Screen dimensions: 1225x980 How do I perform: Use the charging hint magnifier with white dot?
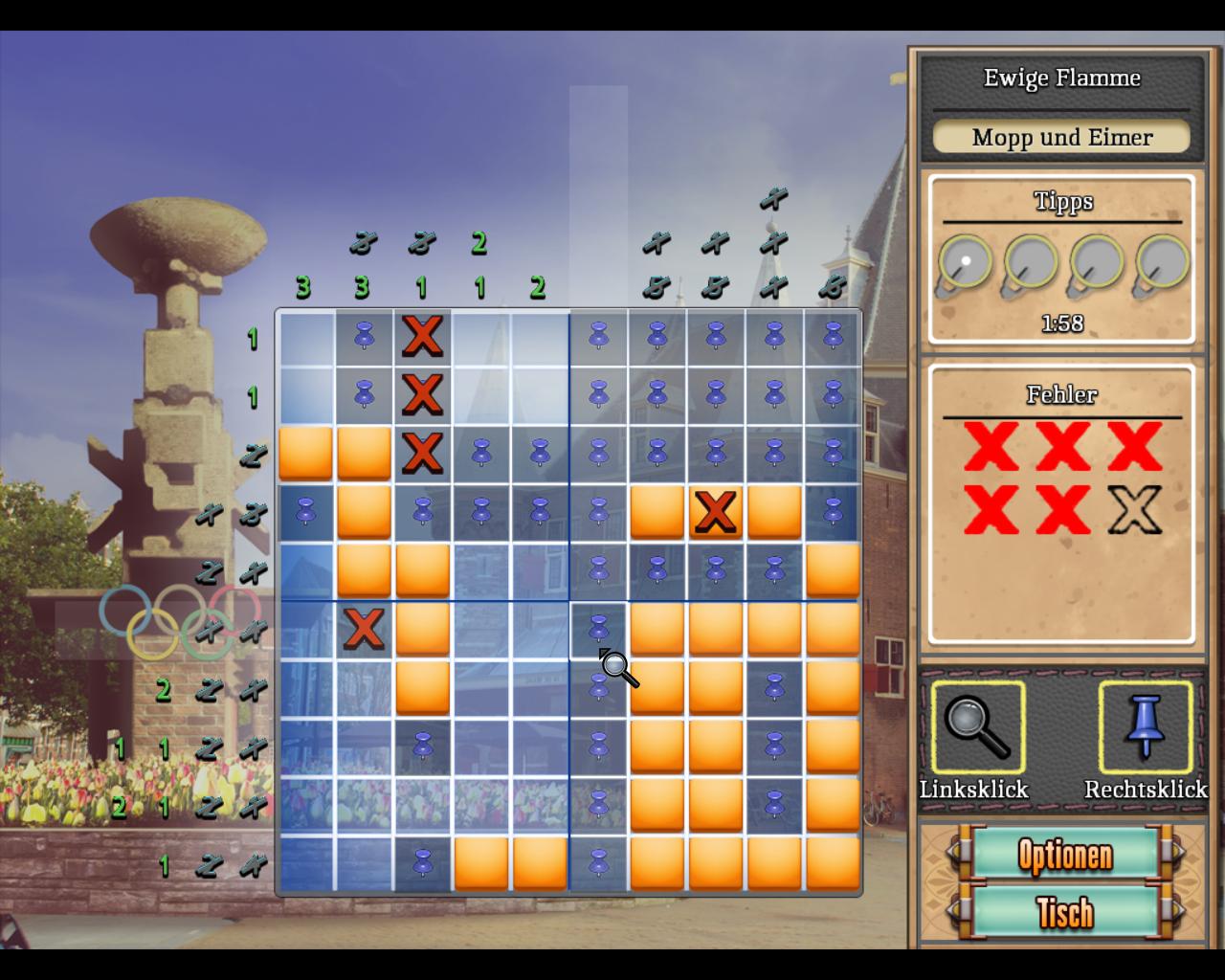pyautogui.click(x=966, y=263)
